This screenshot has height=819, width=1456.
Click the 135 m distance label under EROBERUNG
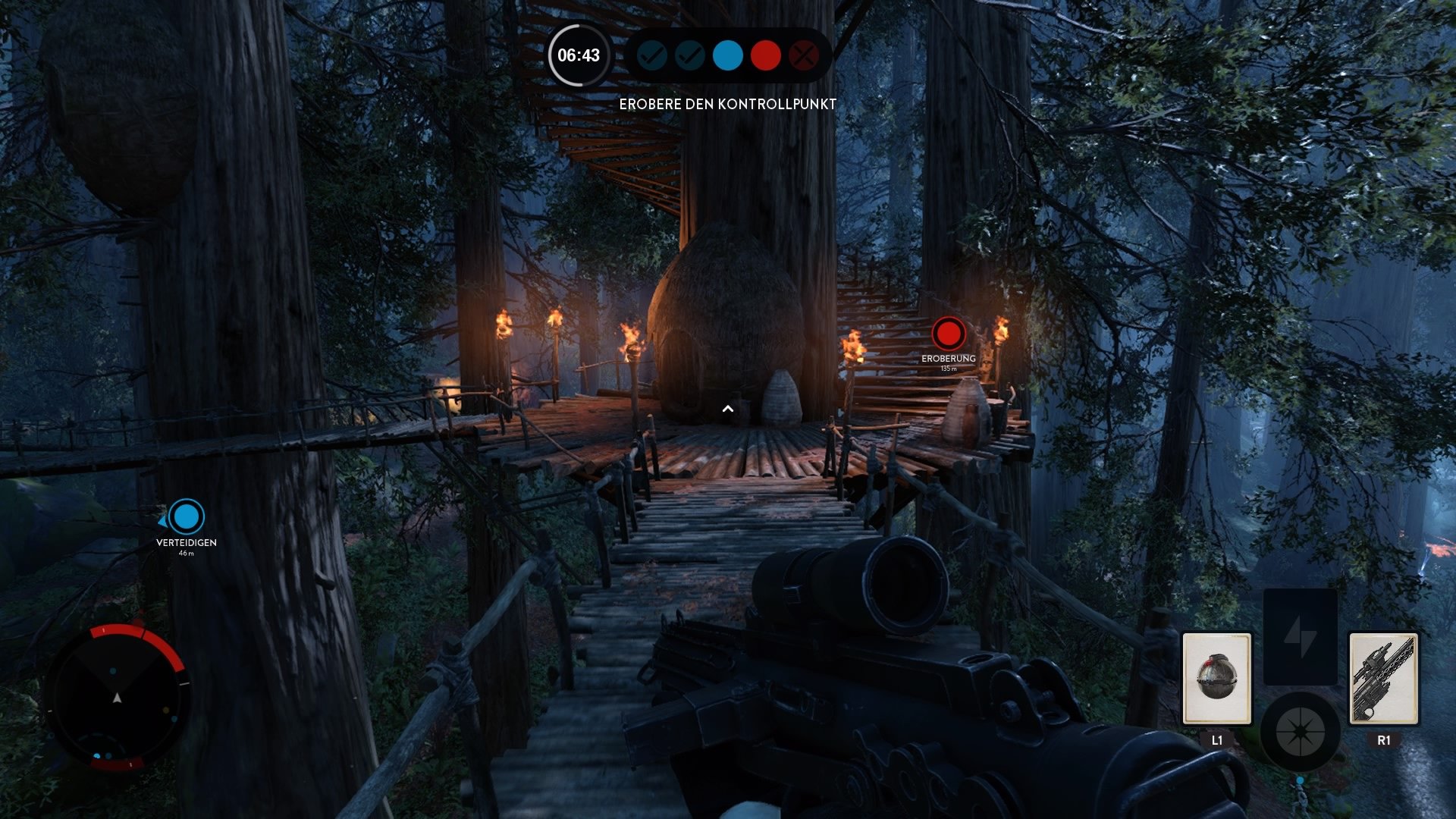click(x=948, y=366)
